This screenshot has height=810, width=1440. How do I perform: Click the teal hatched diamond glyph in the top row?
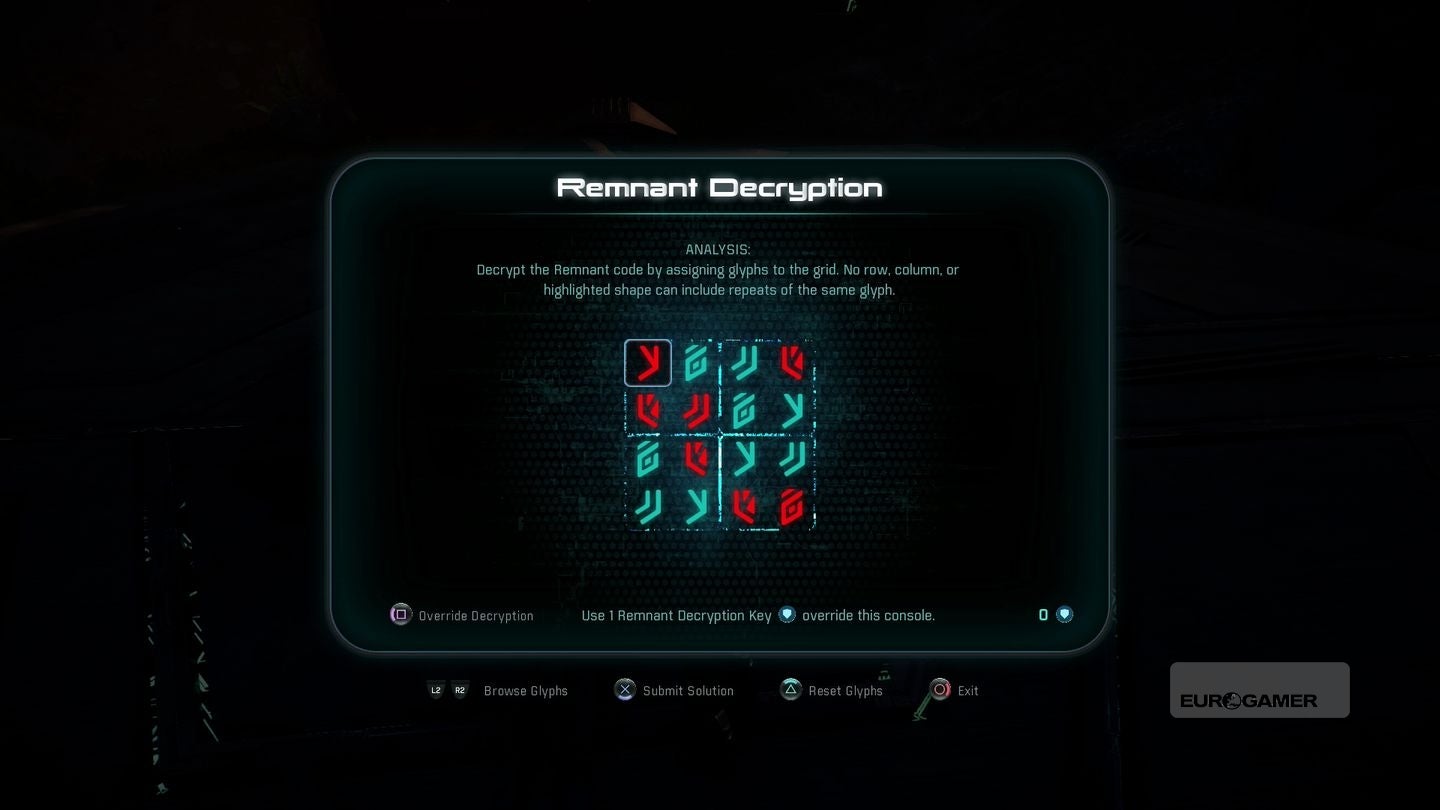[695, 363]
